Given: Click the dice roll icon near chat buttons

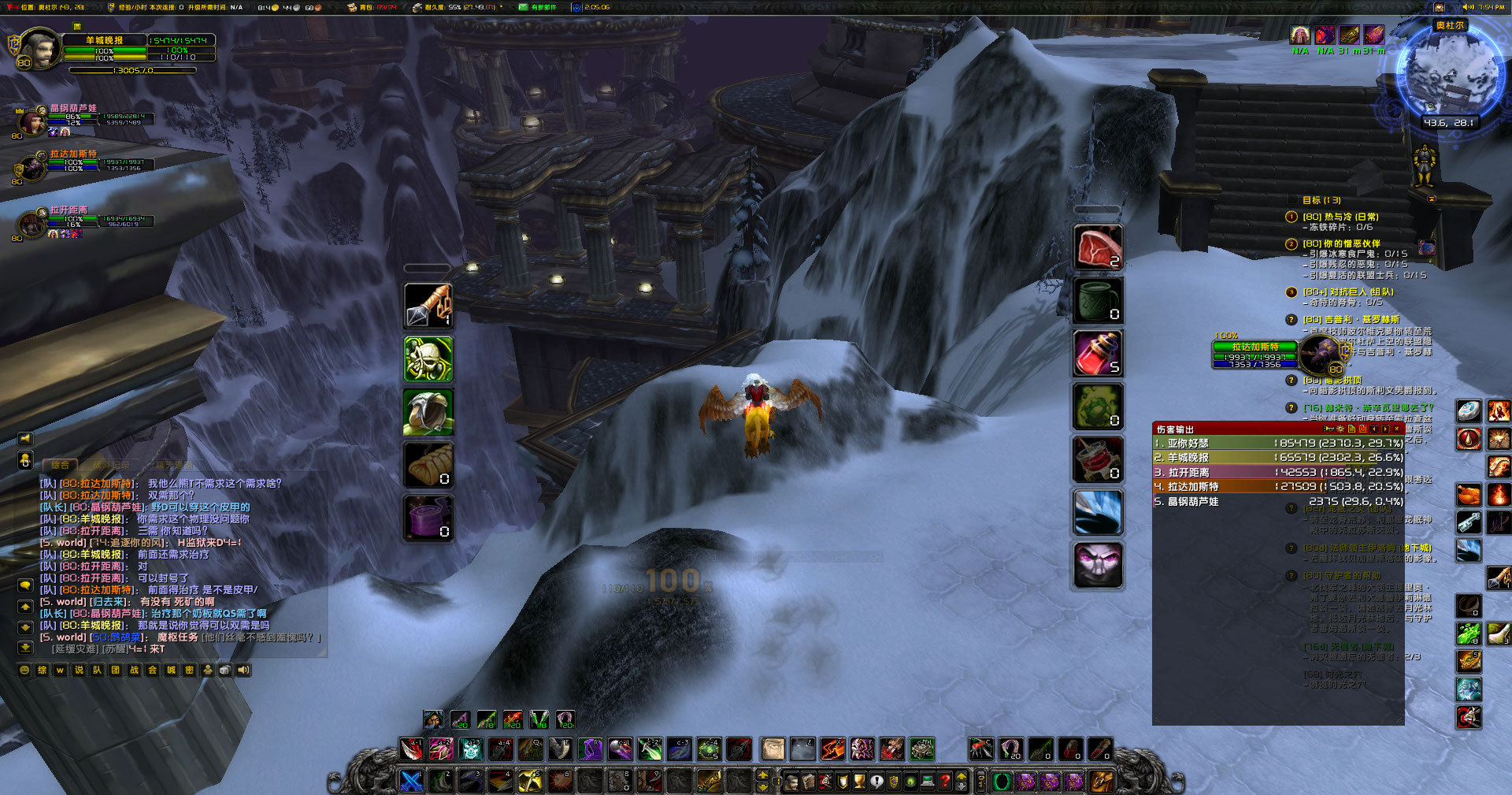Looking at the screenshot, I should pyautogui.click(x=225, y=670).
